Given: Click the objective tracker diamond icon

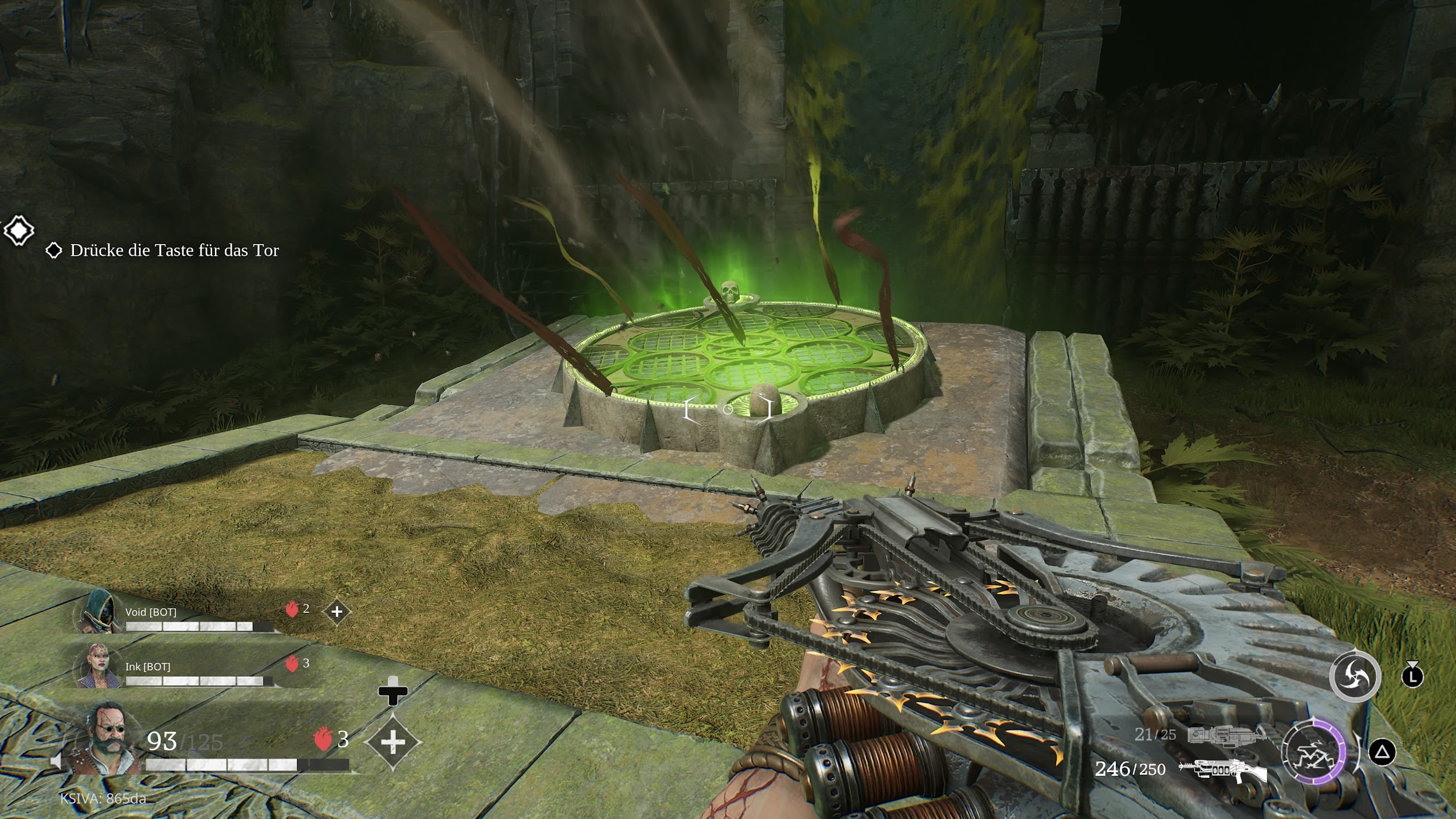Looking at the screenshot, I should tap(19, 231).
